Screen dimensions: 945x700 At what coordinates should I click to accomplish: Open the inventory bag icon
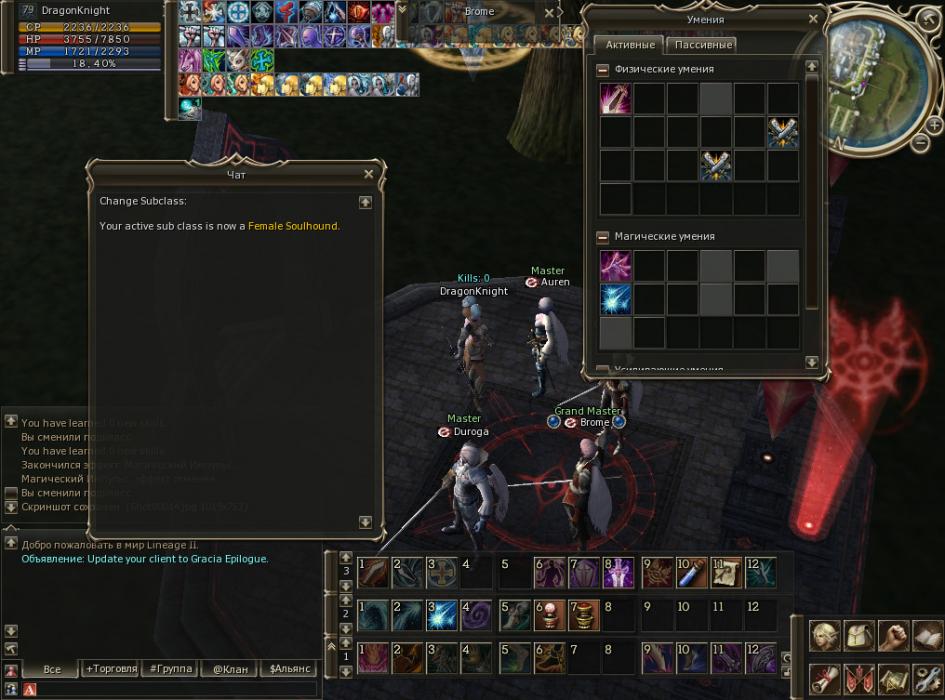(x=860, y=635)
